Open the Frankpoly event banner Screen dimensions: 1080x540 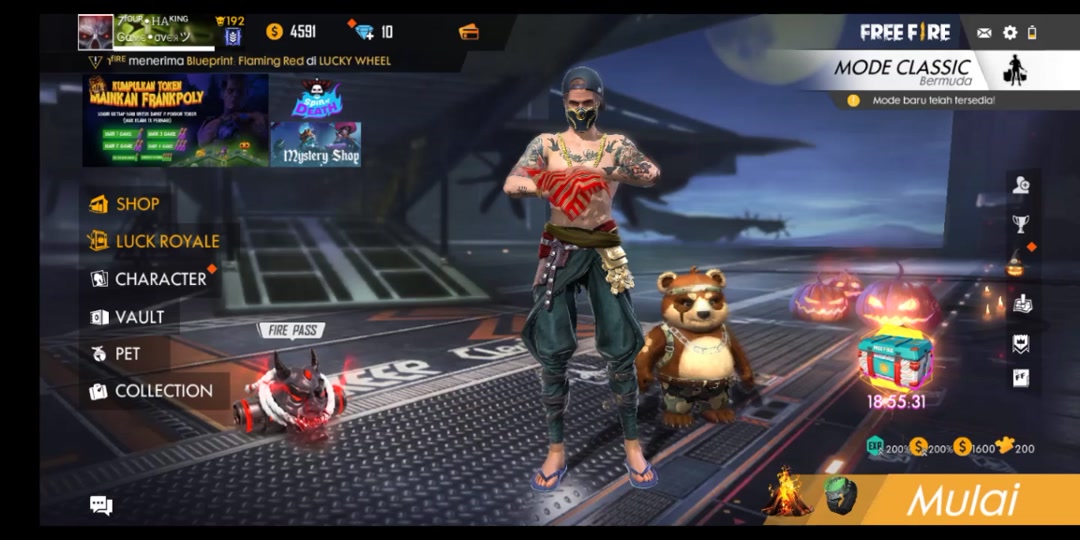pos(175,119)
